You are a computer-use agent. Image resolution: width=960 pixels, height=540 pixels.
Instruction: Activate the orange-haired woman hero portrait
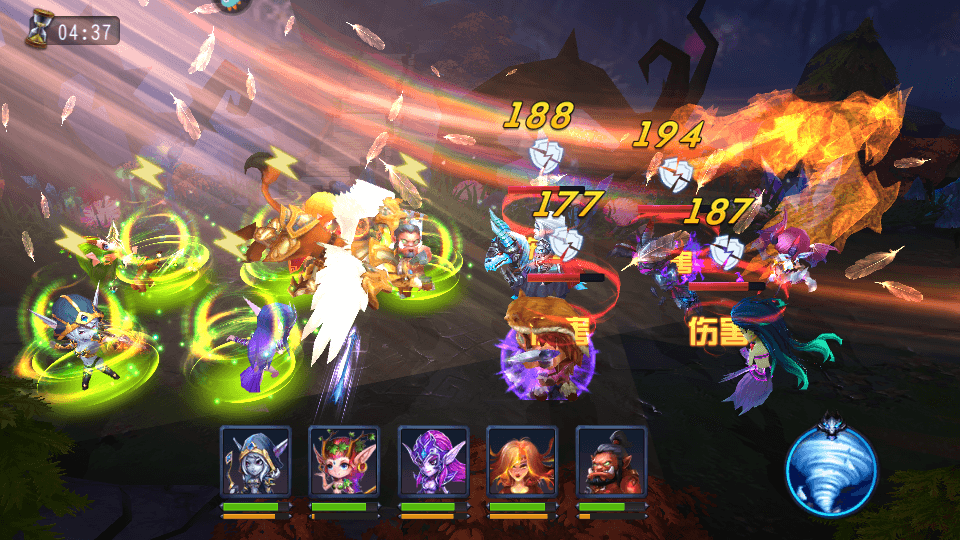click(x=522, y=461)
